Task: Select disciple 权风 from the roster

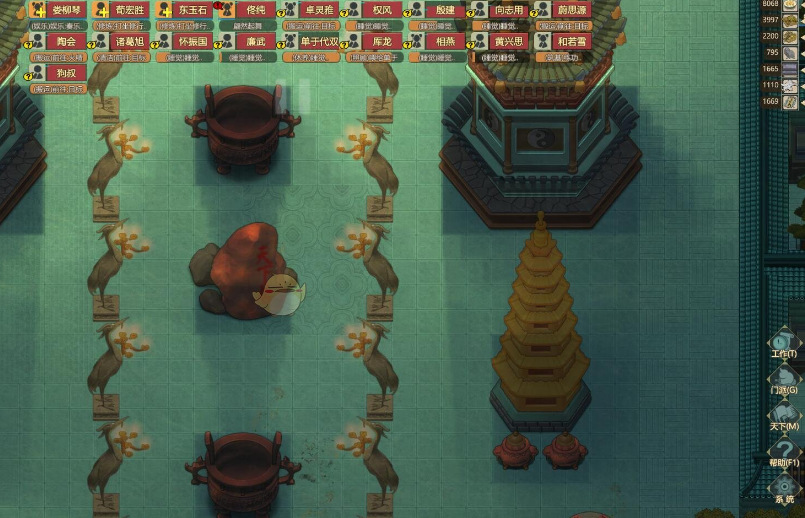Action: tap(382, 10)
